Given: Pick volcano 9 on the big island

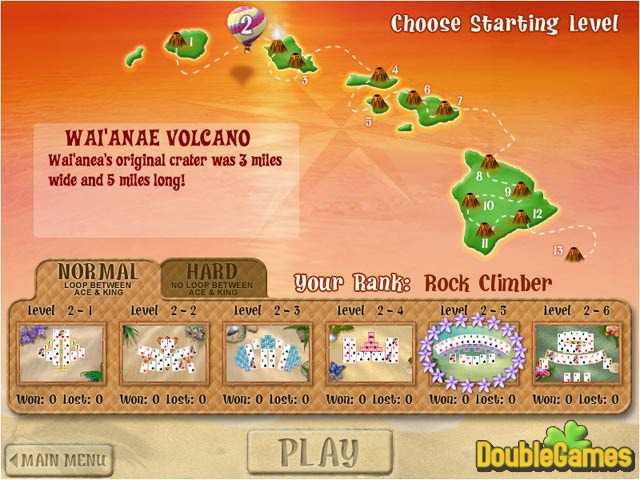Looking at the screenshot, I should point(520,188).
